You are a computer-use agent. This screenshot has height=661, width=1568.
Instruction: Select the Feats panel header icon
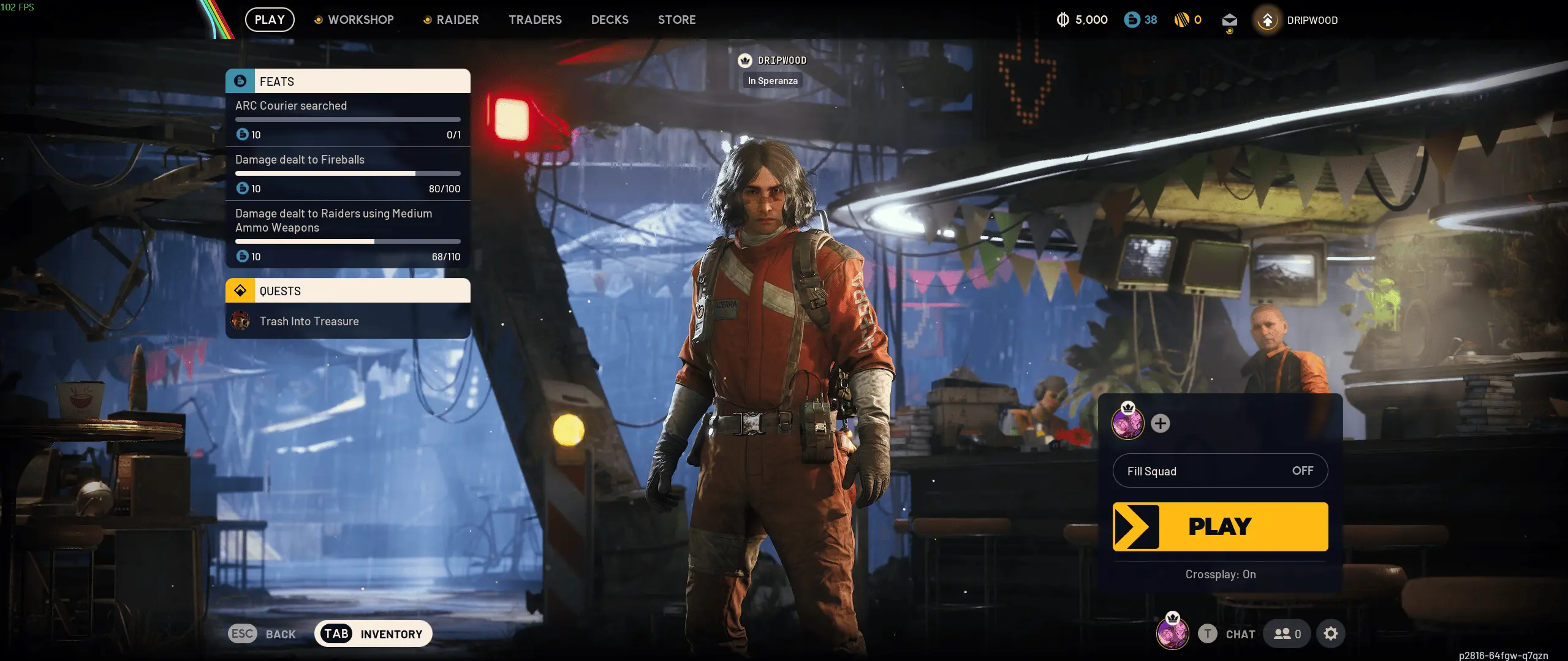[x=241, y=80]
